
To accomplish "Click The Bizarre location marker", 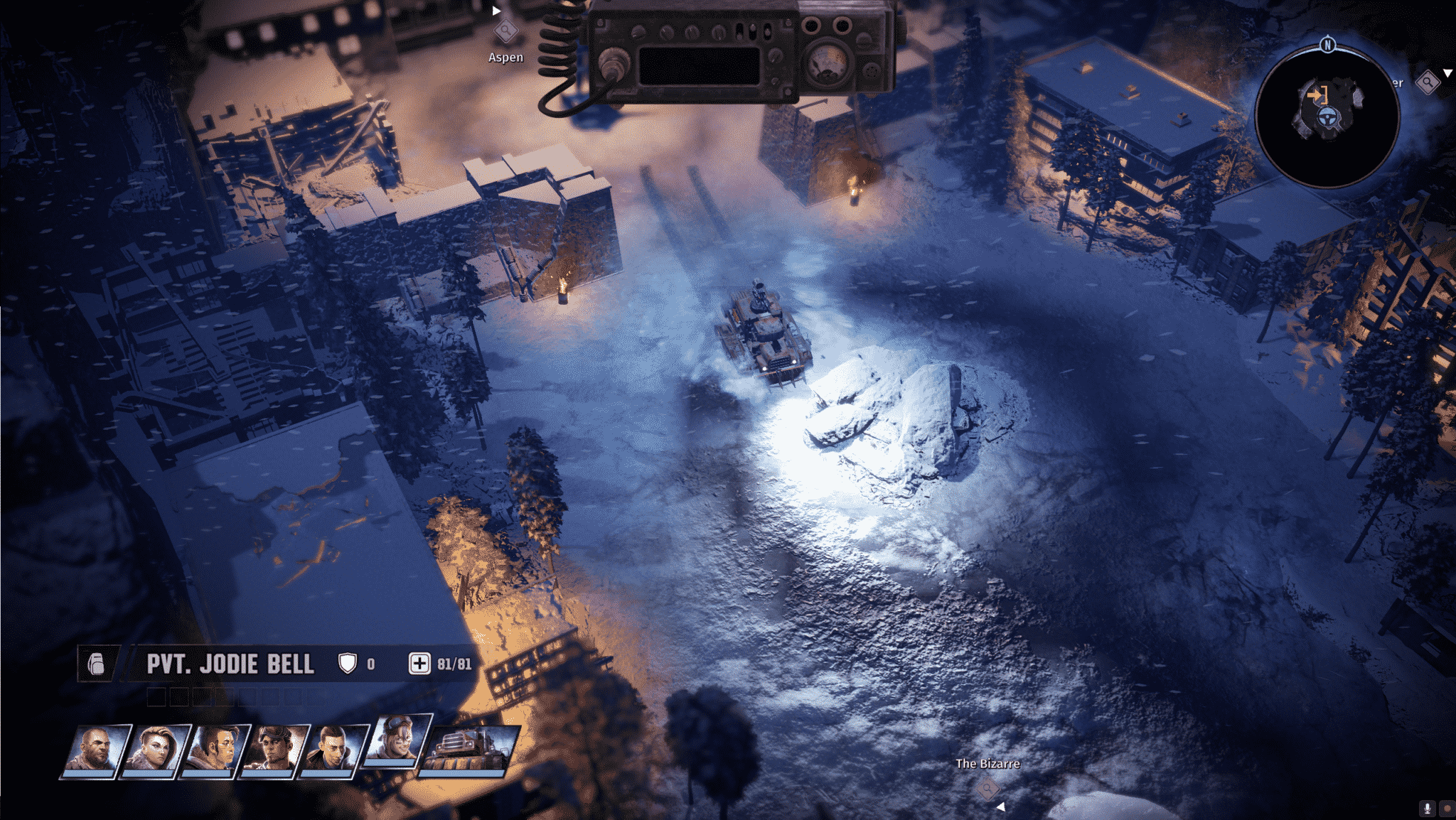I will pyautogui.click(x=987, y=788).
